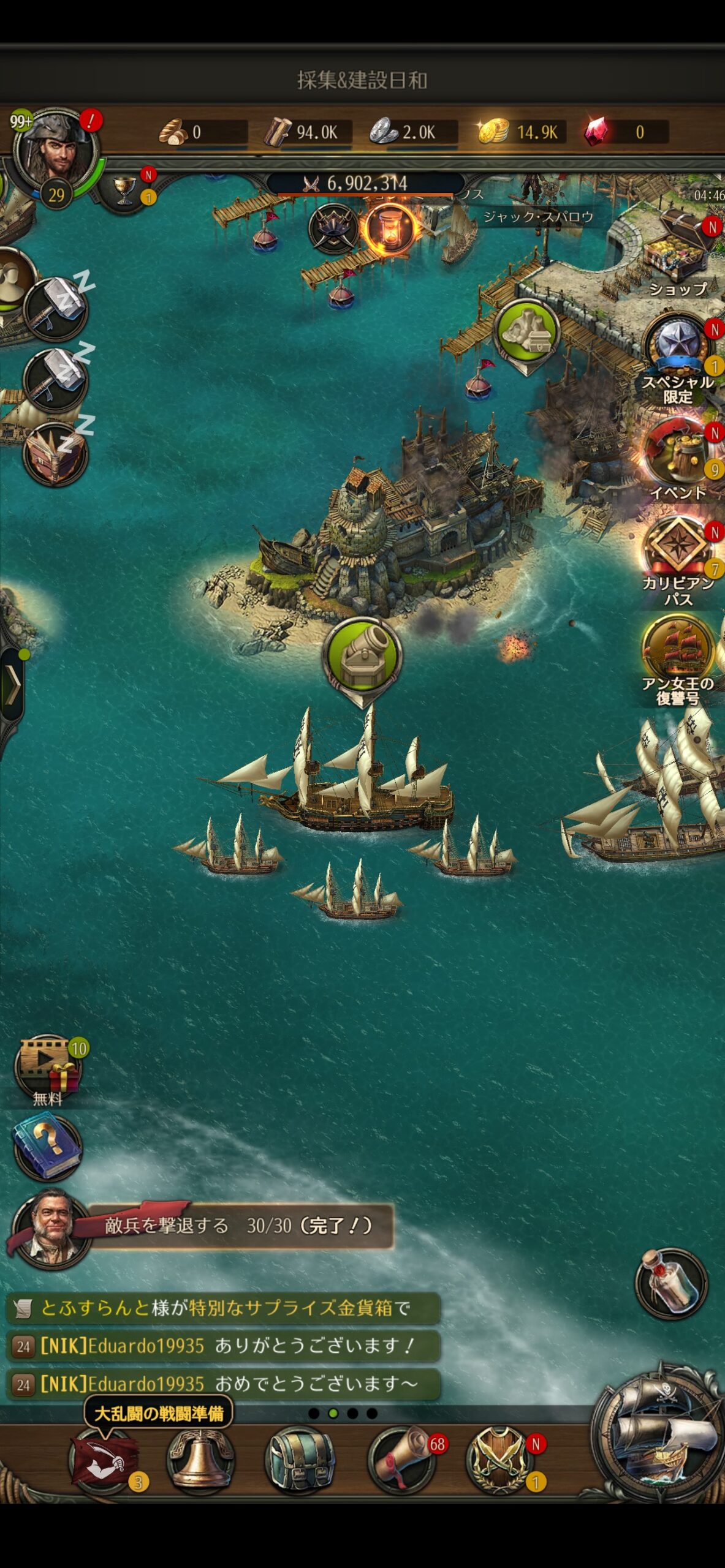Open the message in a bottle icon
This screenshot has width=725, height=1568.
(671, 1283)
